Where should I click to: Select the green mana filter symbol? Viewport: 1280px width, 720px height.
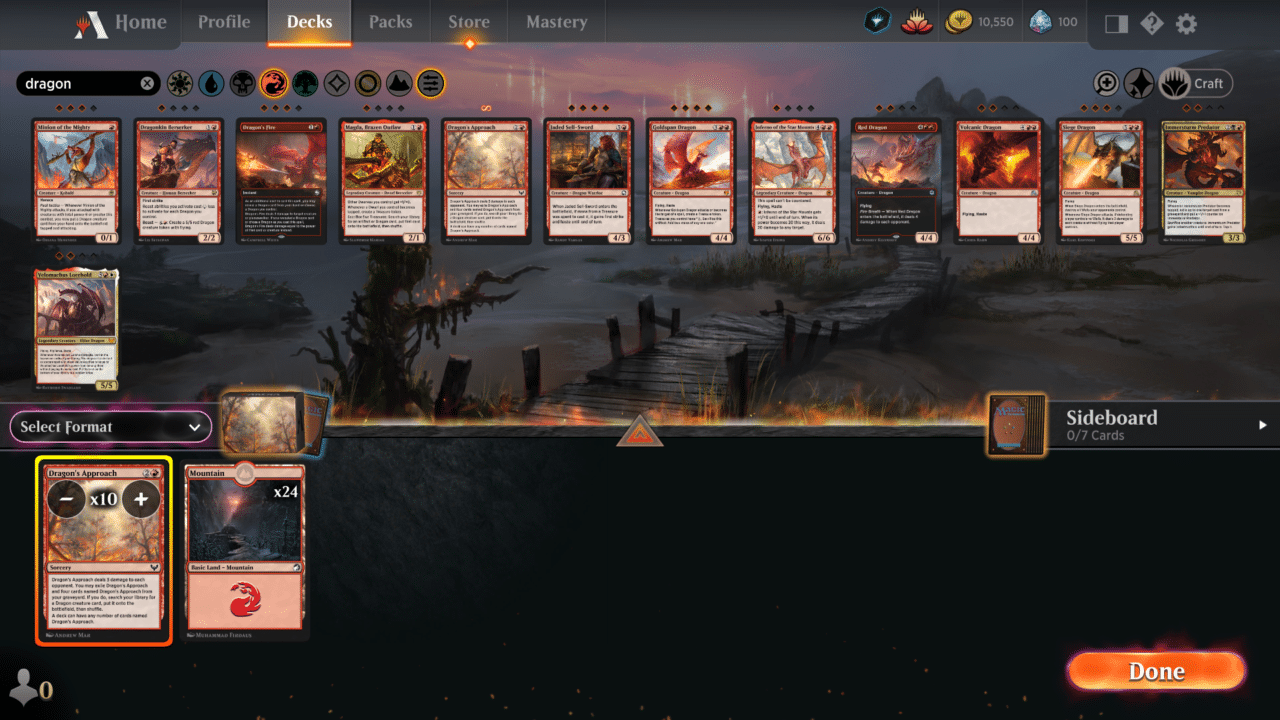tap(305, 83)
